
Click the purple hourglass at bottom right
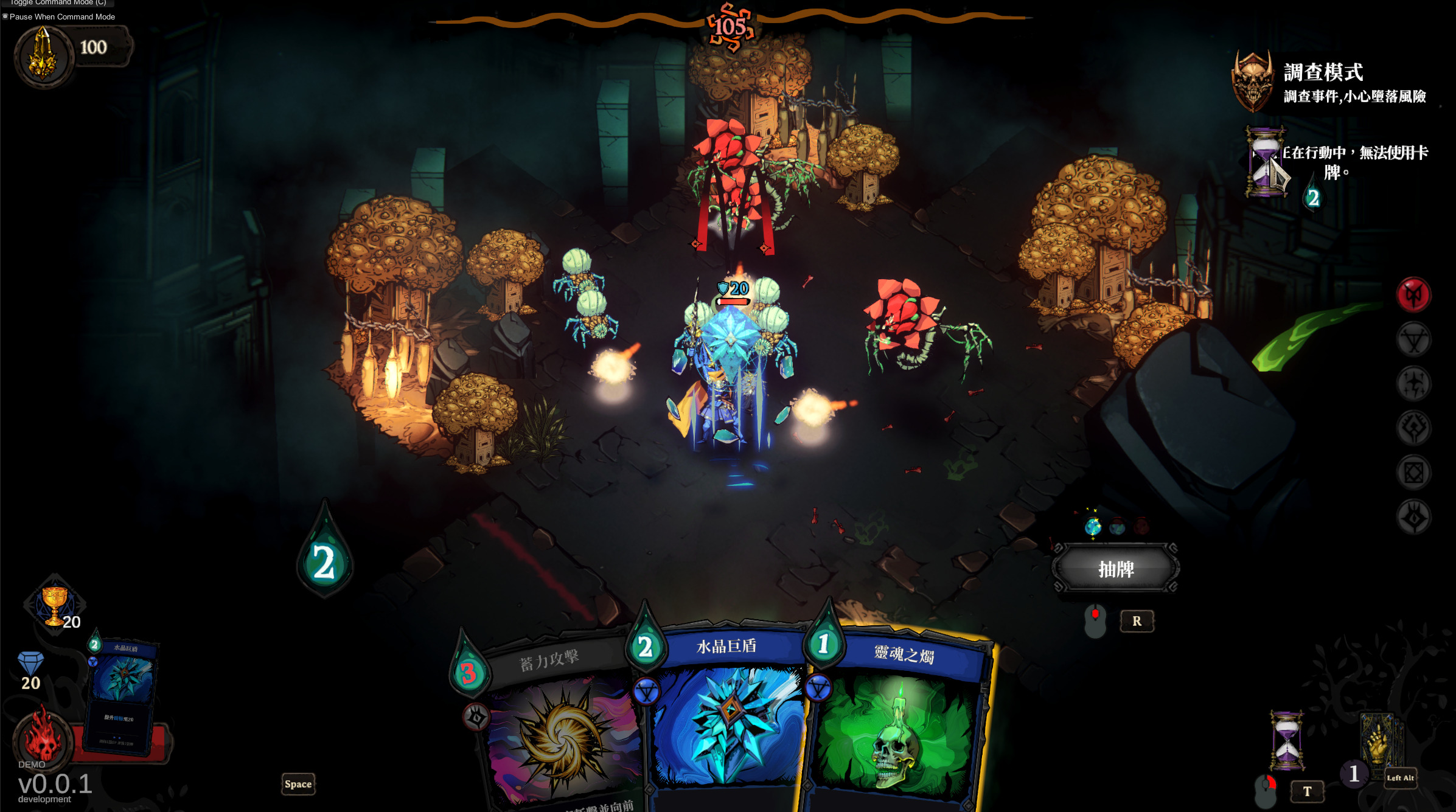(1286, 740)
